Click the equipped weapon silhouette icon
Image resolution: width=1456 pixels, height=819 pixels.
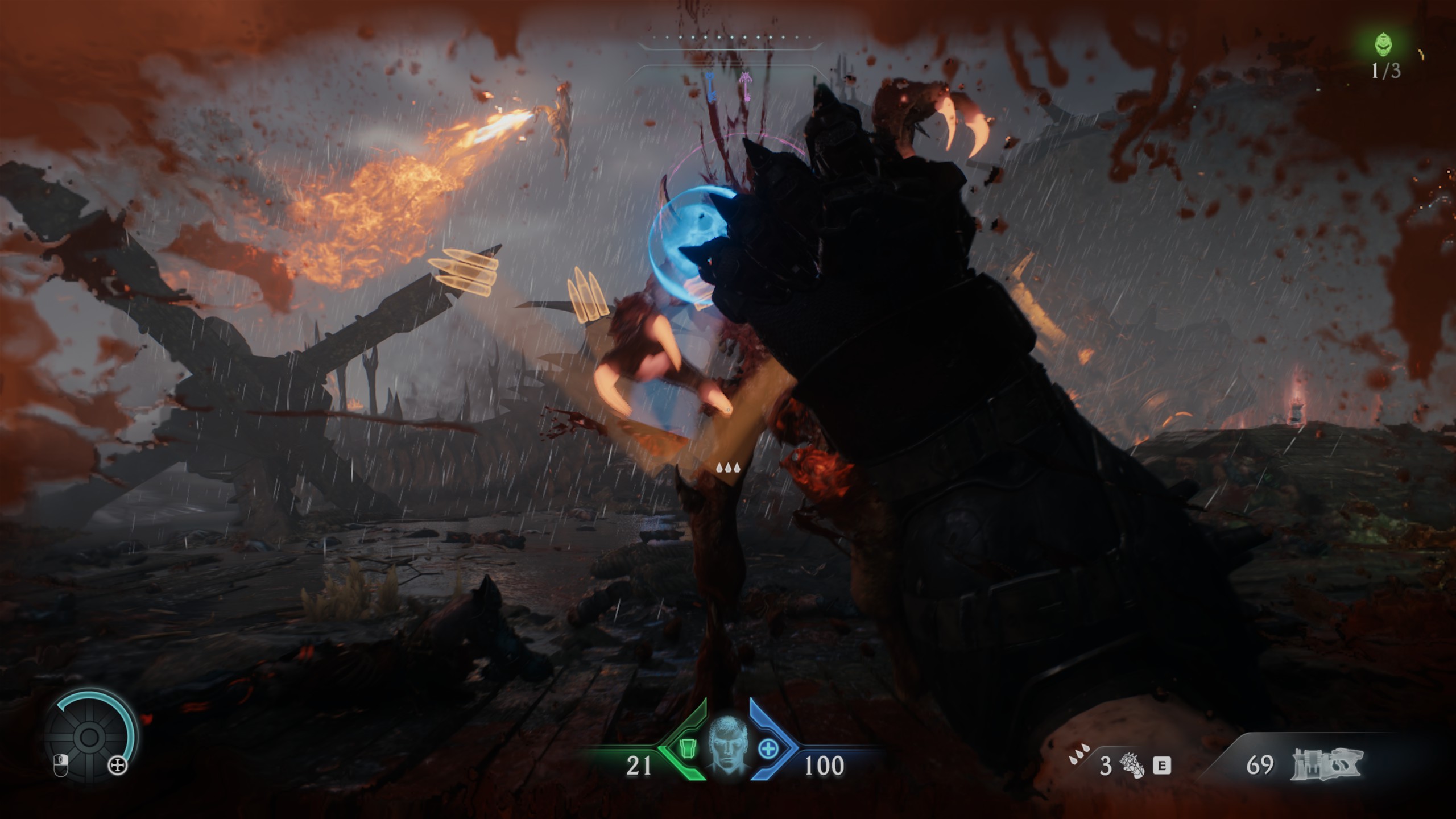[1327, 763]
